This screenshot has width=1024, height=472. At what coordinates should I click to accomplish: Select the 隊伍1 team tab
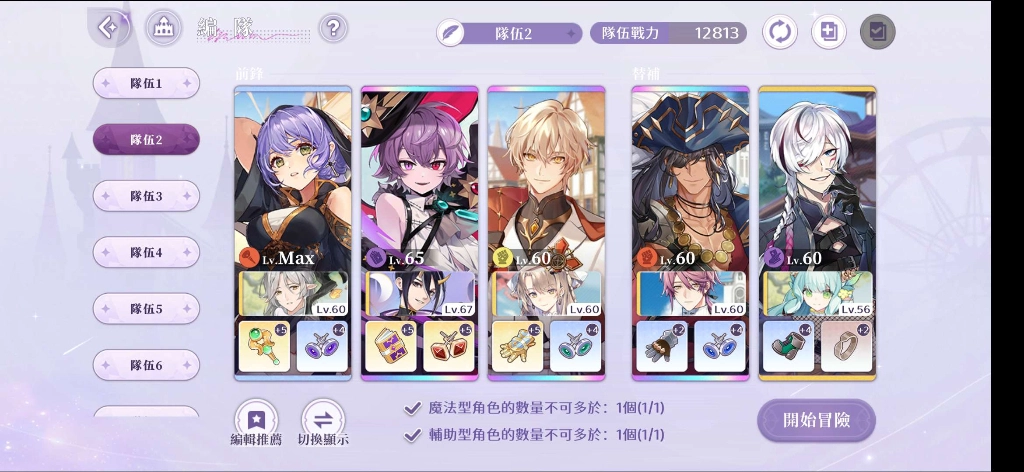[146, 84]
